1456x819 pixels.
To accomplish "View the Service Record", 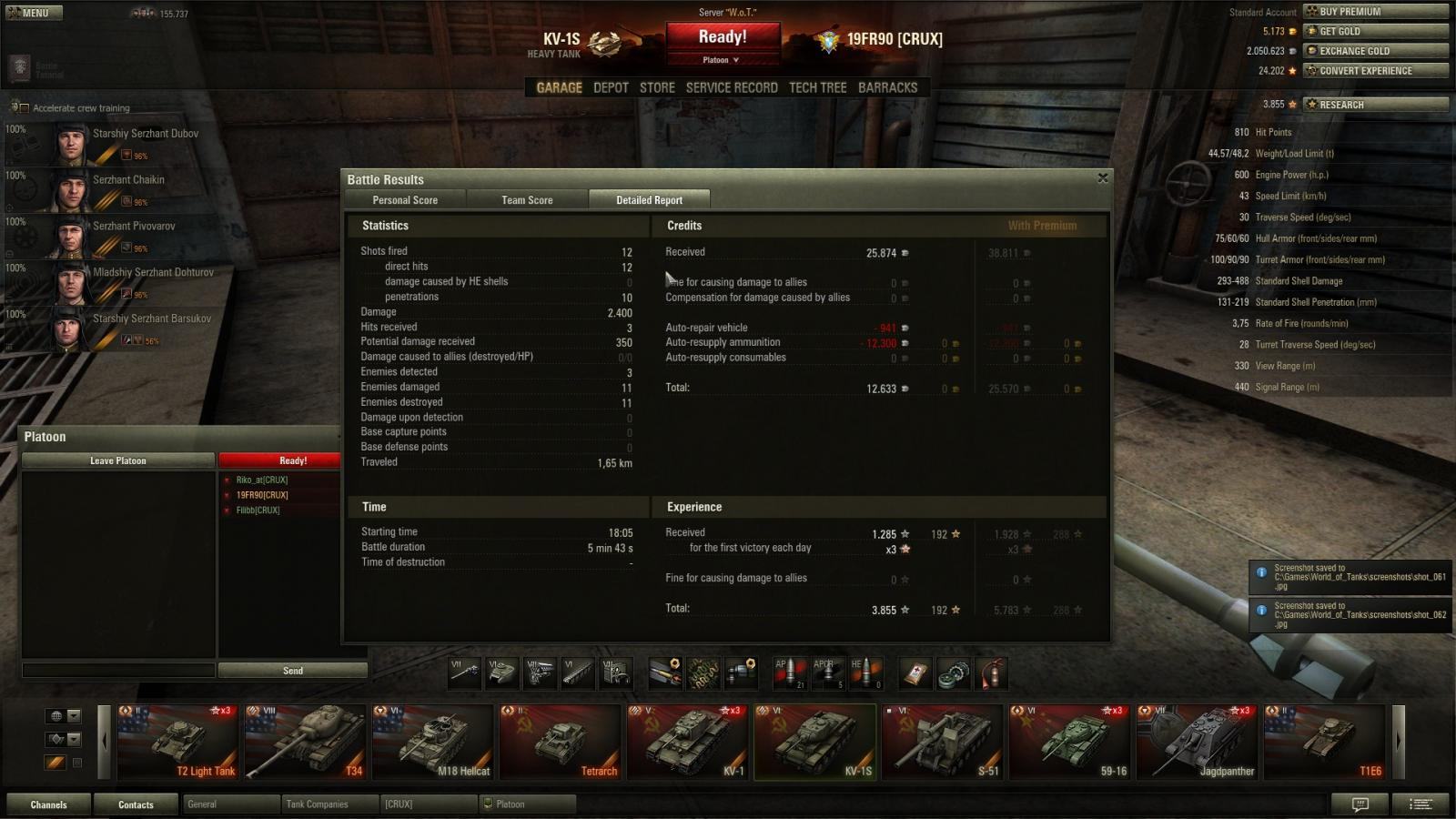I will [732, 87].
